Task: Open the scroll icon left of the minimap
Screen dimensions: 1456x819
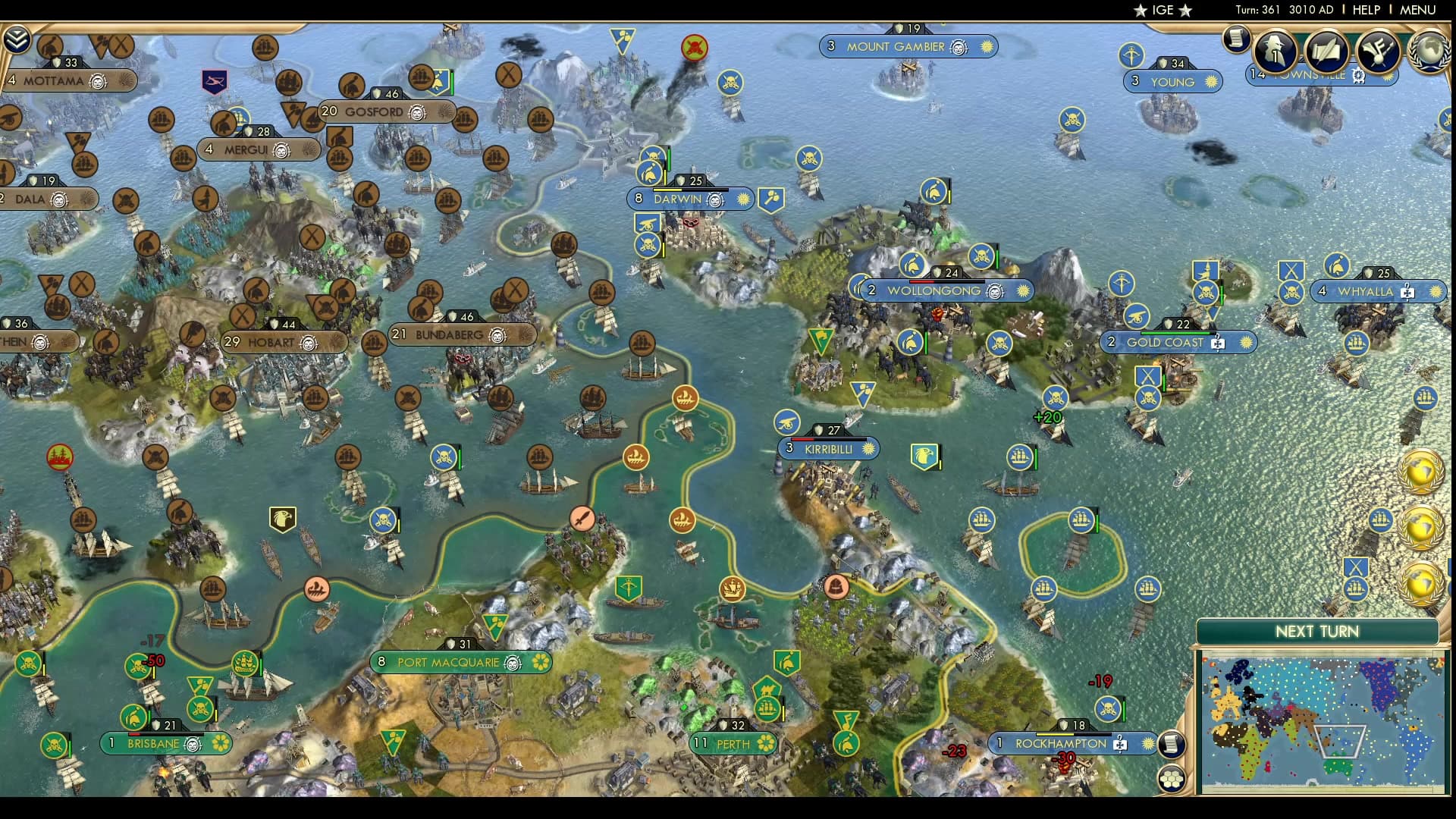Action: [1172, 743]
